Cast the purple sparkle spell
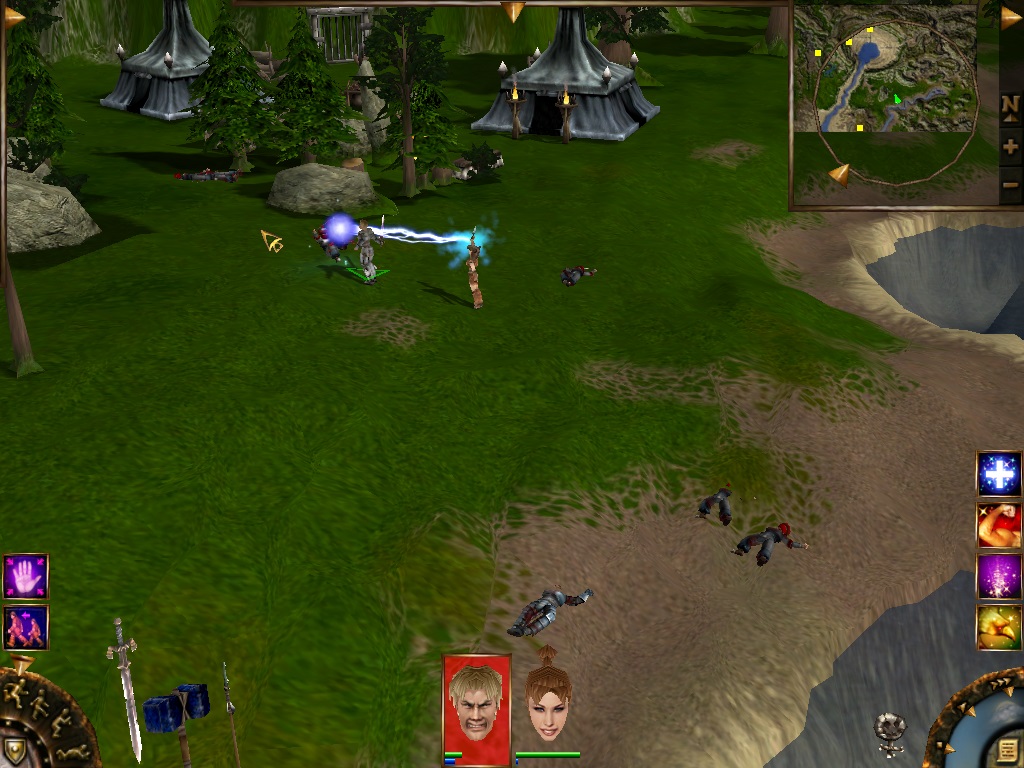This screenshot has height=768, width=1024. 998,577
